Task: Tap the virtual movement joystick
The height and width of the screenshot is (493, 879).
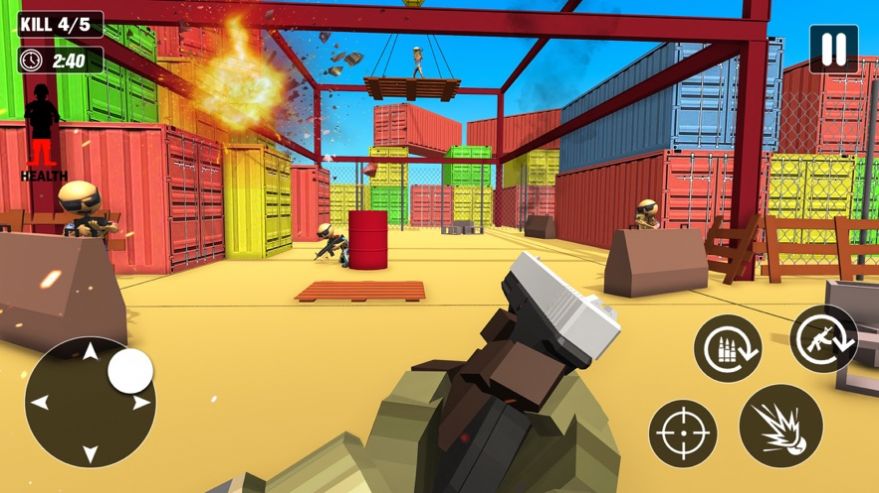Action: click(x=90, y=401)
